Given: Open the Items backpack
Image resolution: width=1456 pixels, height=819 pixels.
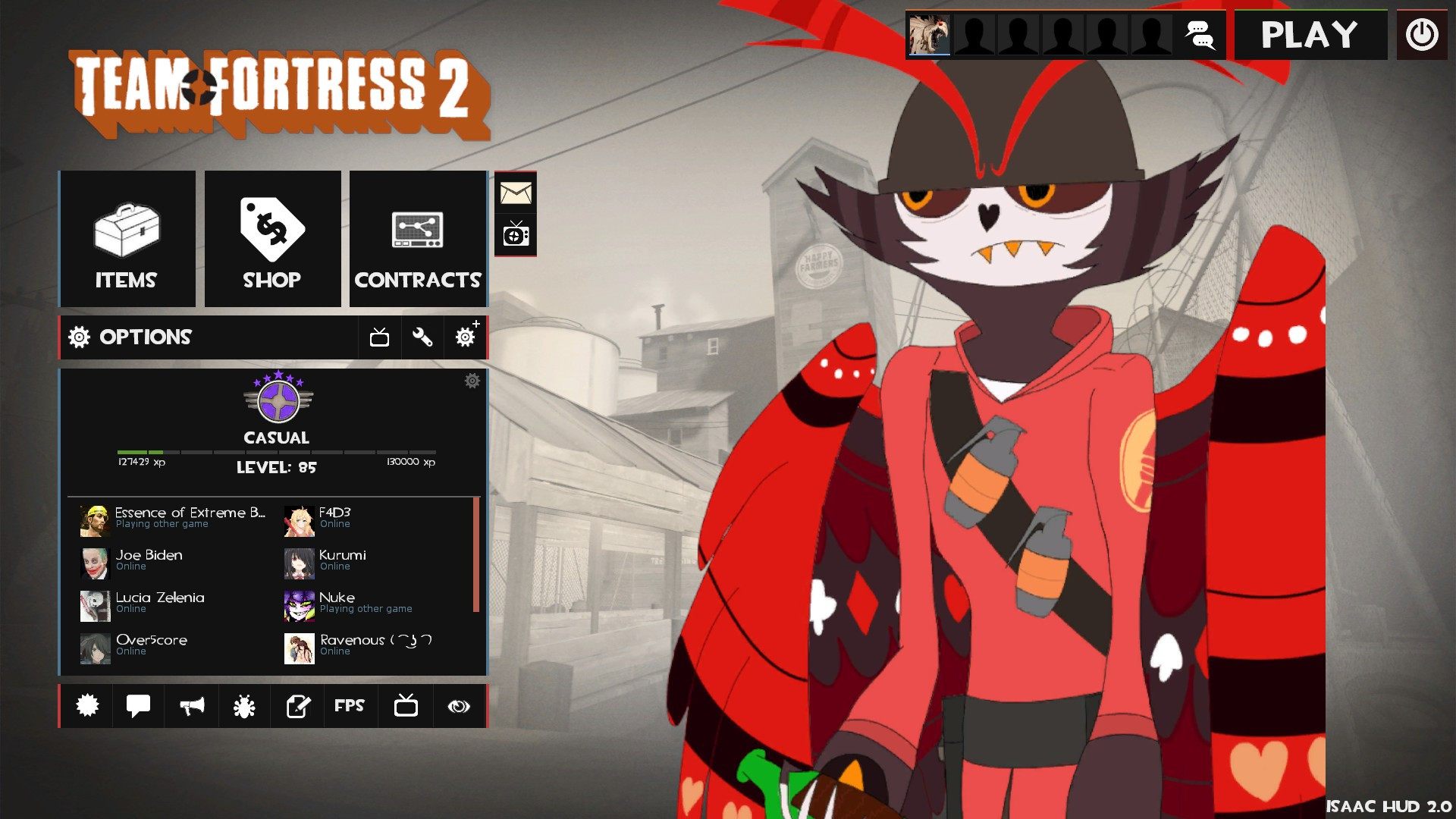Looking at the screenshot, I should click(x=126, y=238).
